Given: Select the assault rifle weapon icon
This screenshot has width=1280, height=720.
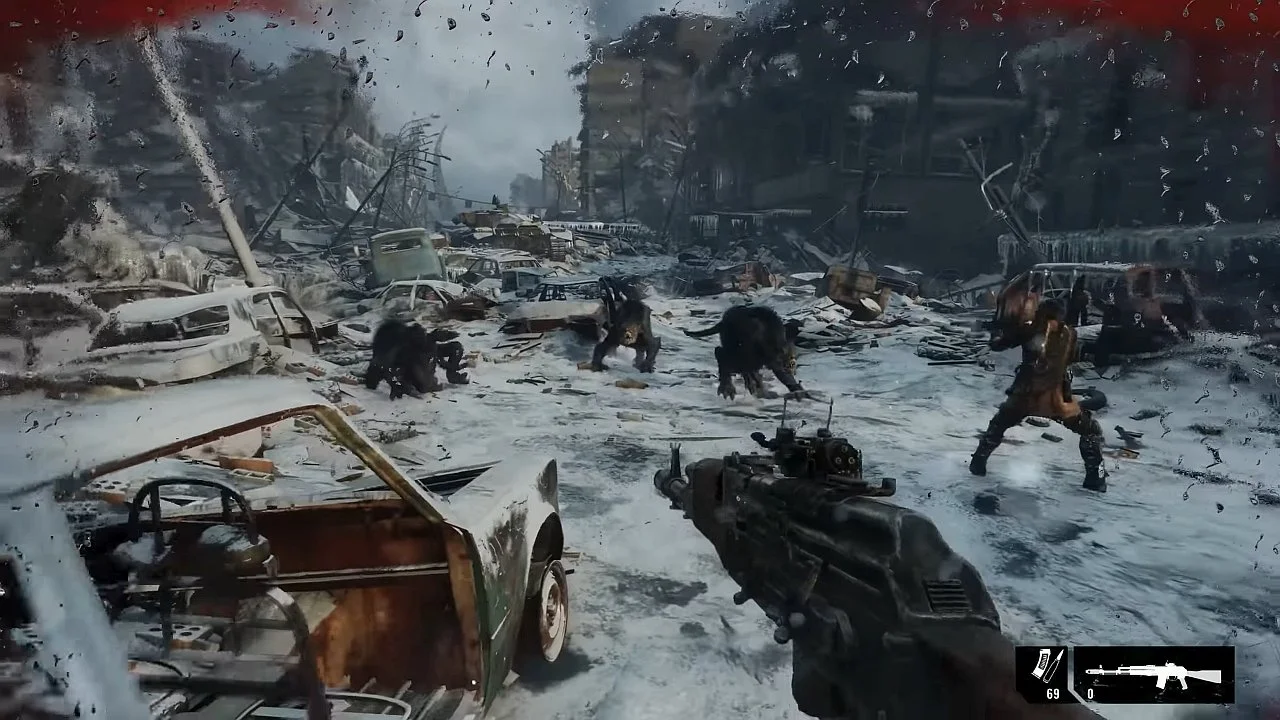Looking at the screenshot, I should pyautogui.click(x=1153, y=675).
